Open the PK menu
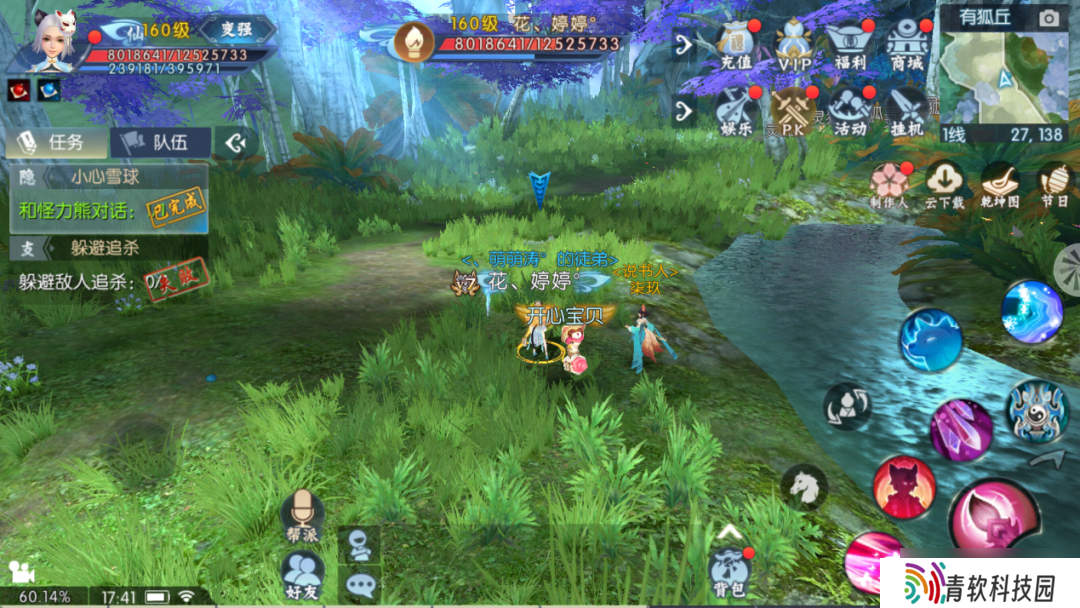Screen dimensions: 1080x608 [794, 110]
